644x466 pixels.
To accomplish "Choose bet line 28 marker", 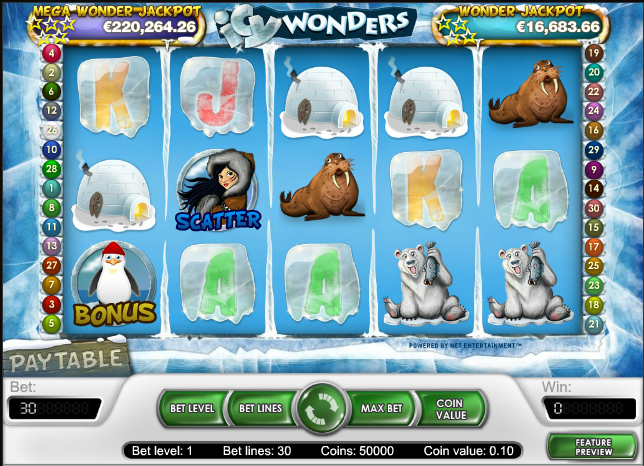I will (52, 169).
